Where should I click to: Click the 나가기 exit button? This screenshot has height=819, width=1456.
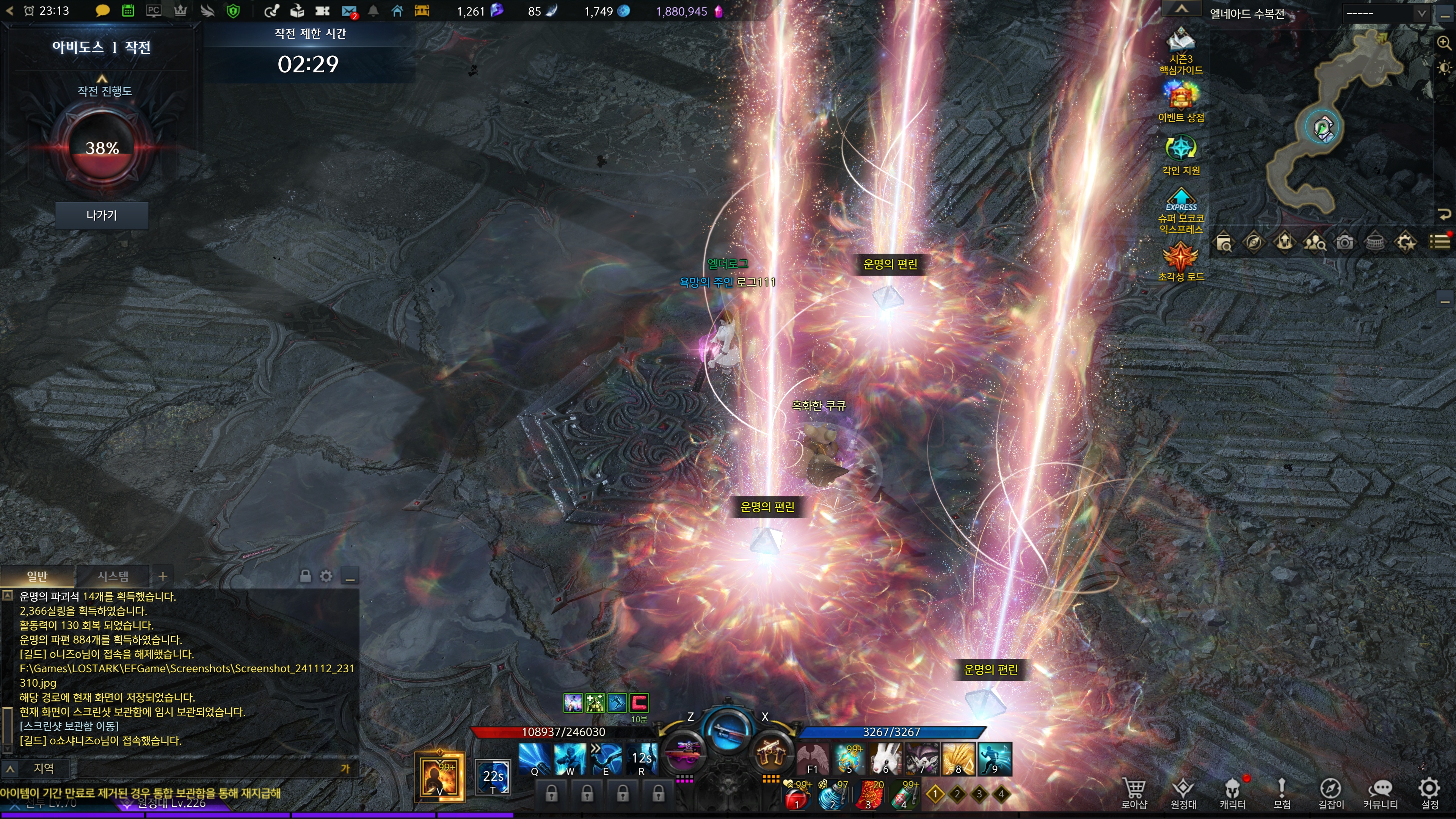pos(102,215)
